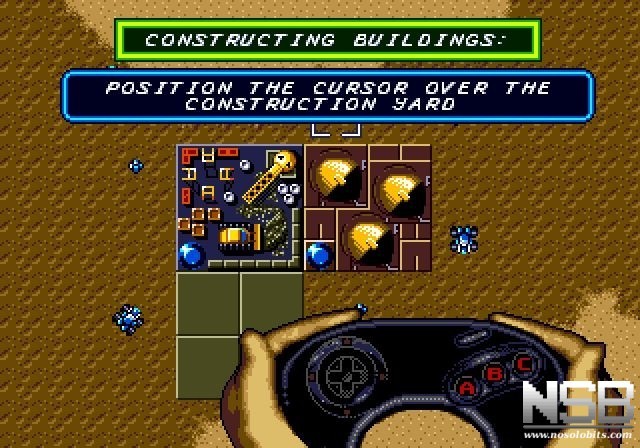The width and height of the screenshot is (640, 448).
Task: Select the Construction Yard building
Action: point(239,207)
